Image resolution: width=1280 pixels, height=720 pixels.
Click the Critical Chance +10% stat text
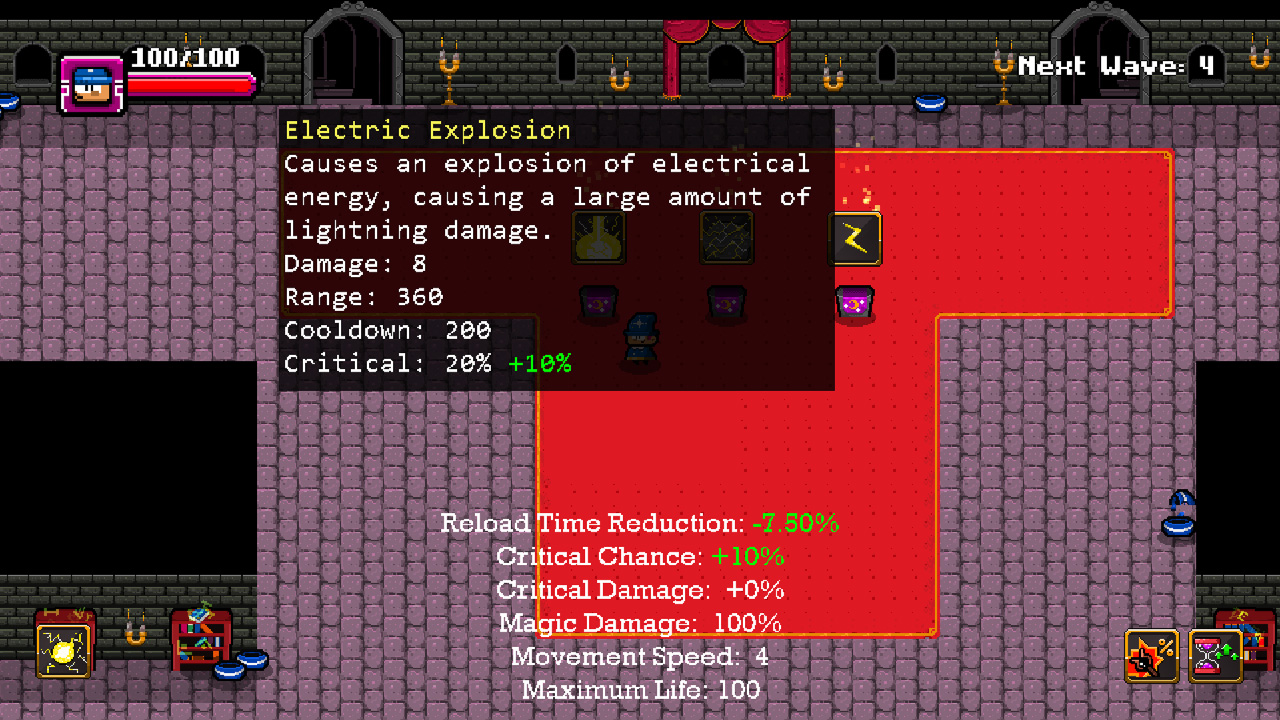point(640,556)
